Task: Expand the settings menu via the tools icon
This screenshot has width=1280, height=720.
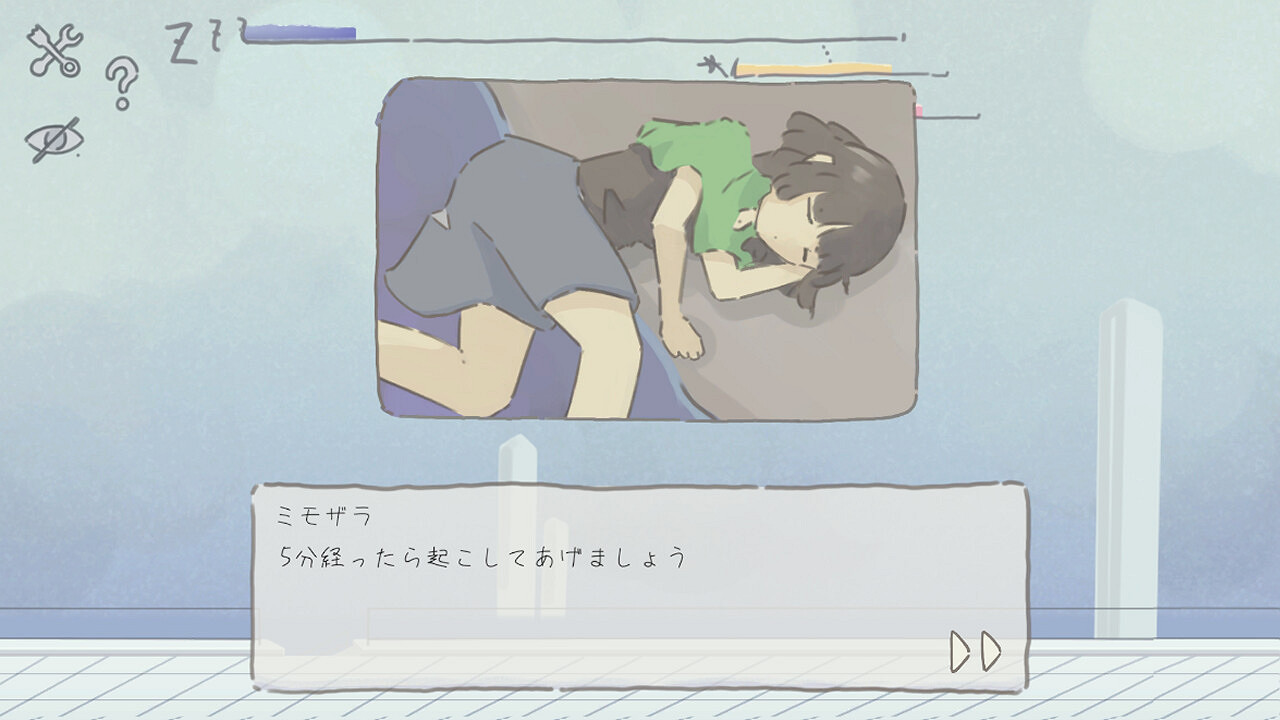Action: 53,45
